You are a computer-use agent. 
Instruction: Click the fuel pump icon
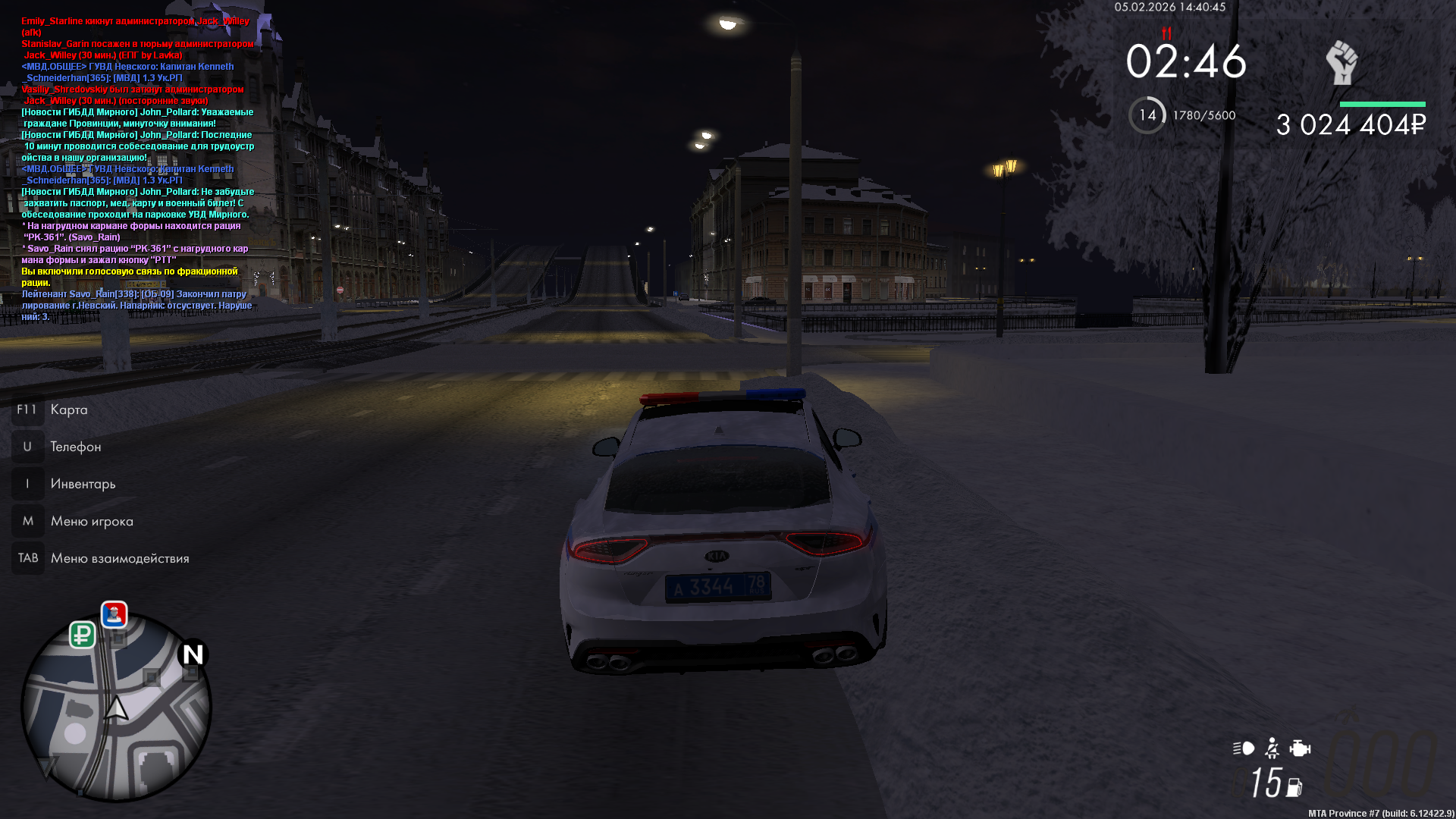point(1294,788)
